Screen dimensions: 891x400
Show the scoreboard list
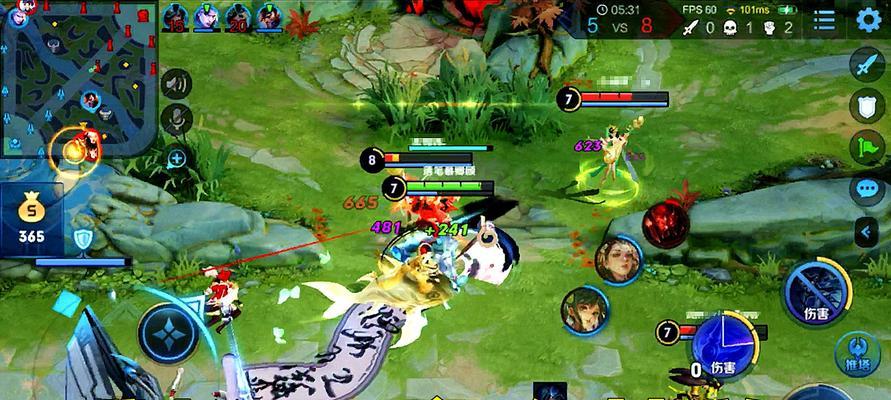tap(824, 20)
